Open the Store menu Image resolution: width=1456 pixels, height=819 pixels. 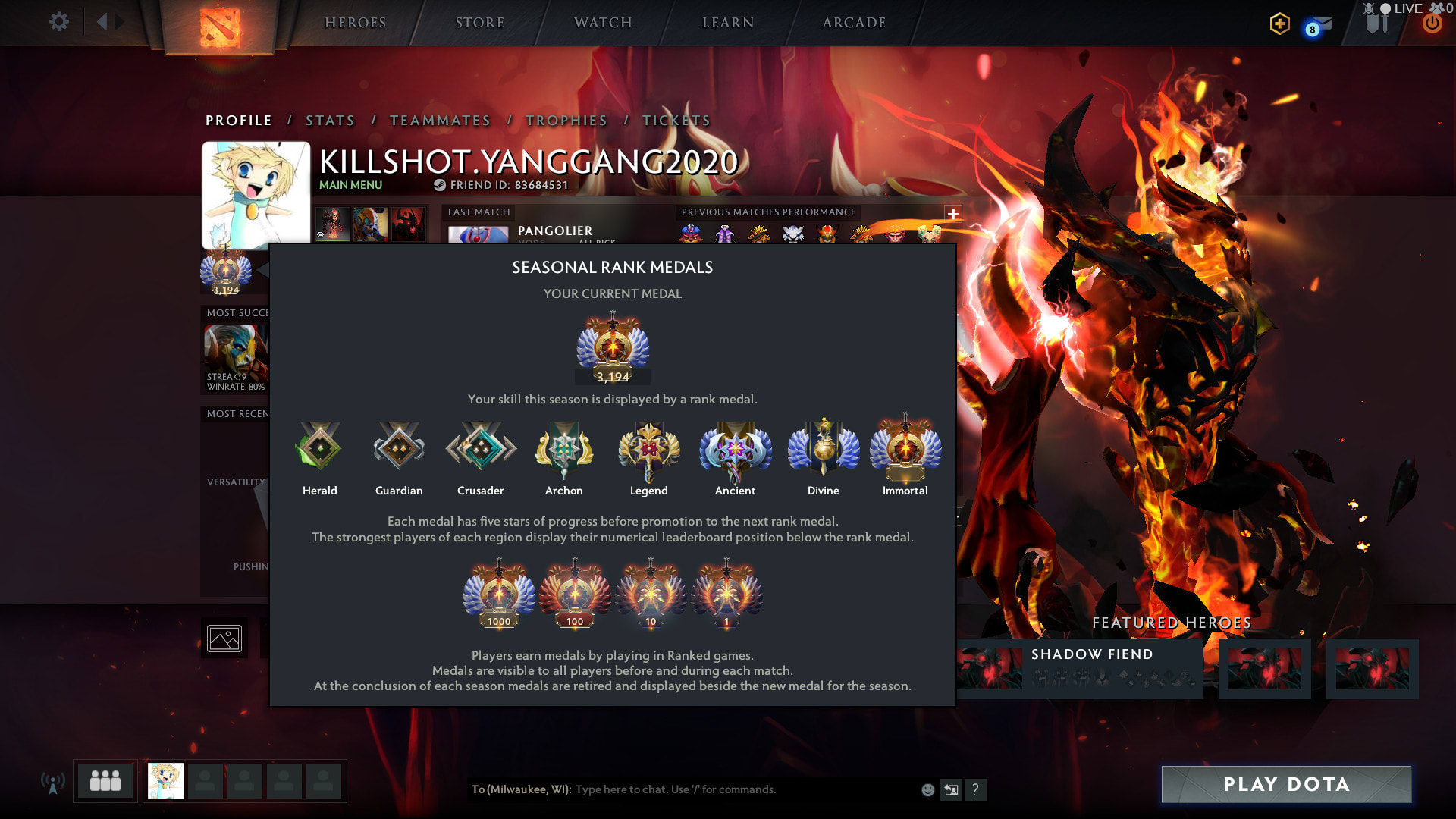pyautogui.click(x=480, y=23)
